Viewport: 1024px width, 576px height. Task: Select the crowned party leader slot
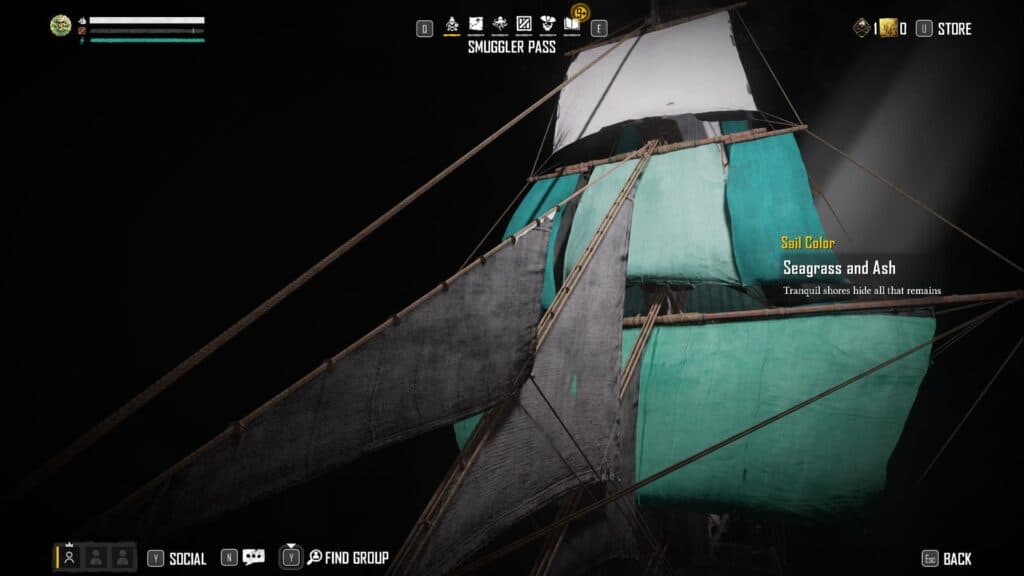click(x=70, y=557)
